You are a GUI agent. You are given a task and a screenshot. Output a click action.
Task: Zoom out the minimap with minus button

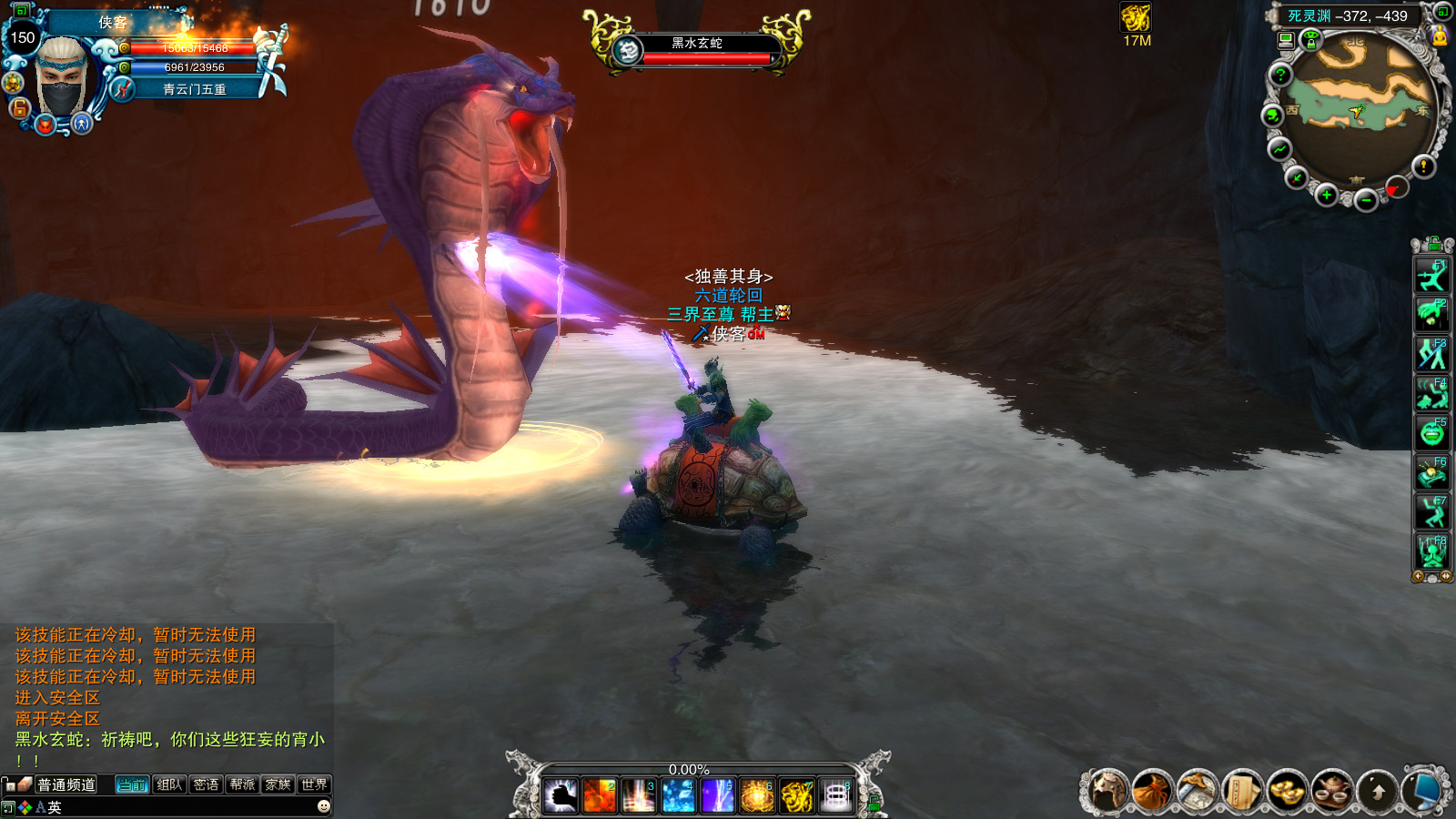pyautogui.click(x=1365, y=200)
